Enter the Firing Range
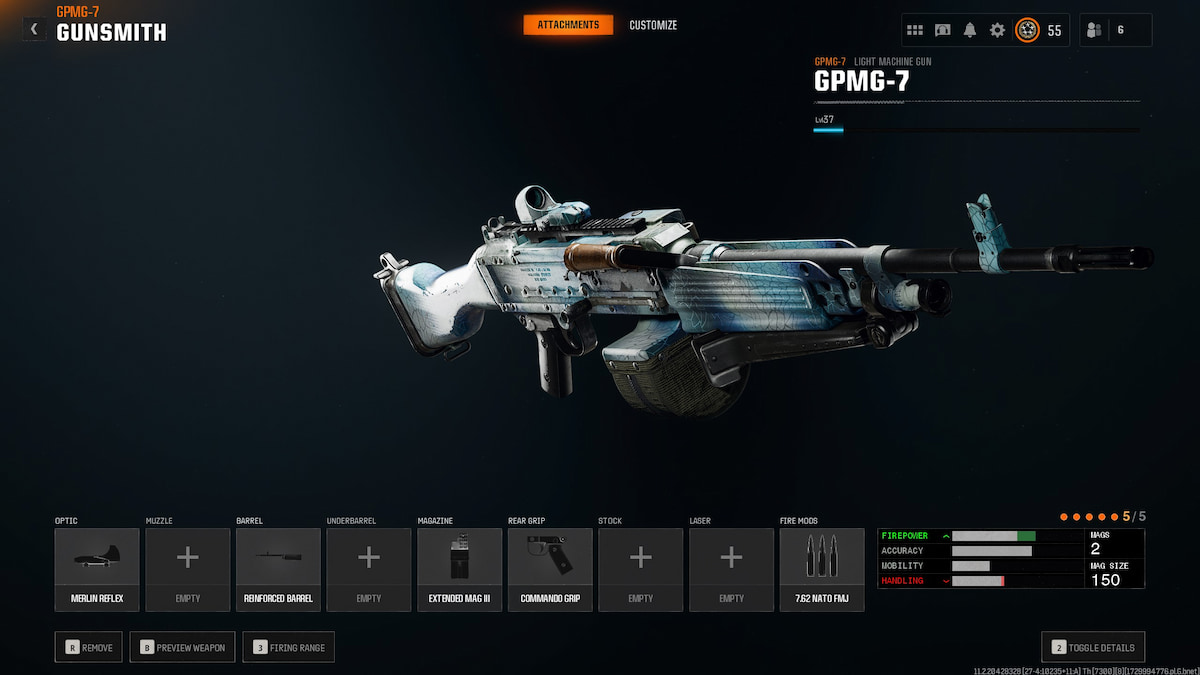Screen dimensions: 1200x675 pyautogui.click(x=289, y=647)
